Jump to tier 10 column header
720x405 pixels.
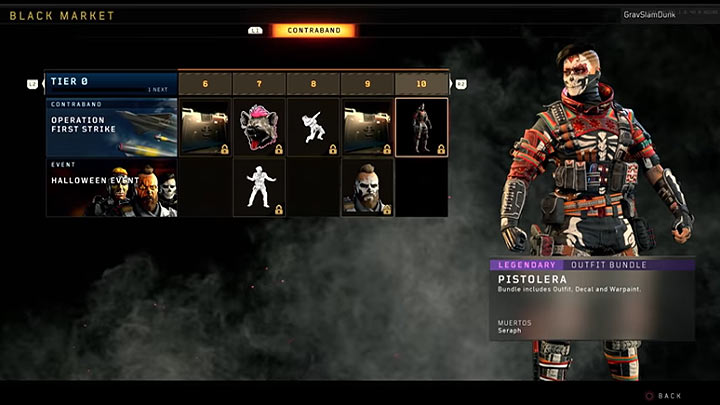421,84
